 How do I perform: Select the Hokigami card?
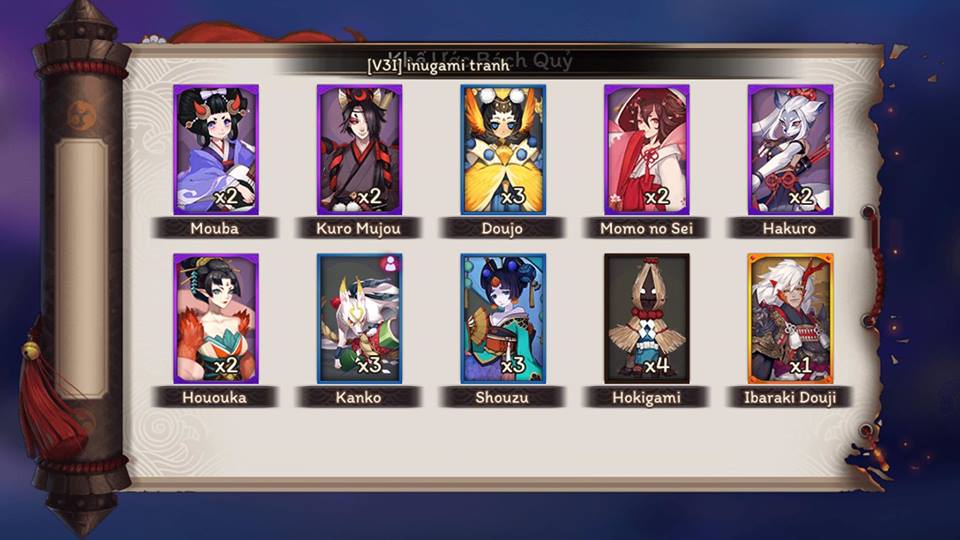coord(646,319)
